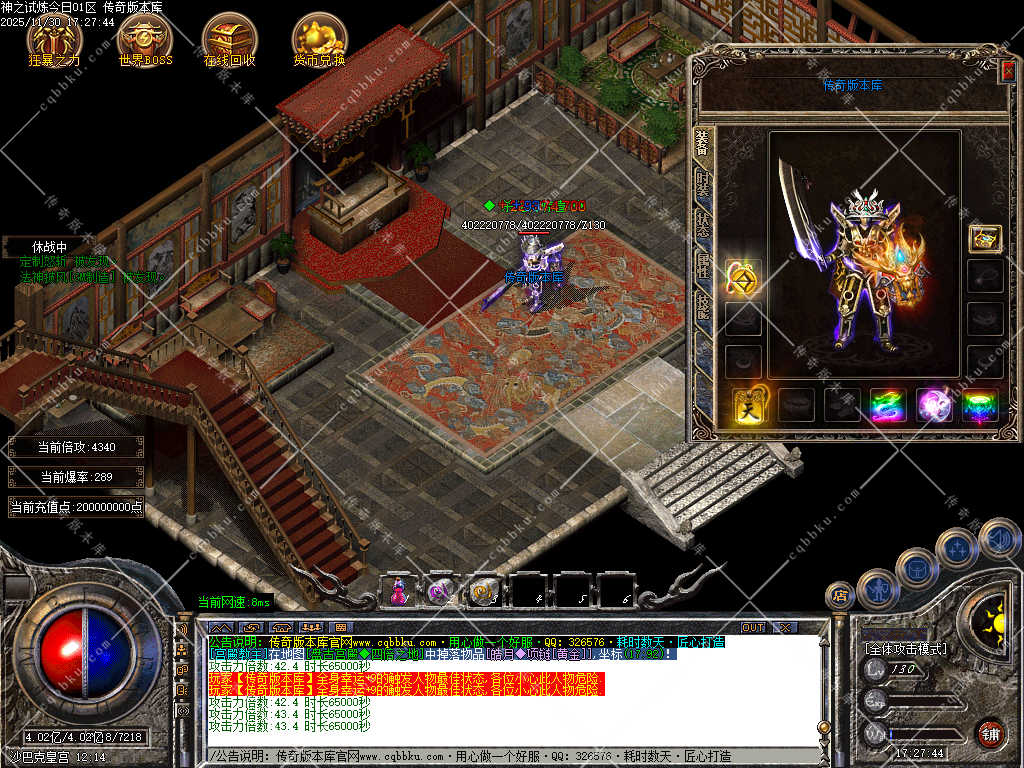
Task: Open the 在线回收 recycling chest
Action: [230, 38]
